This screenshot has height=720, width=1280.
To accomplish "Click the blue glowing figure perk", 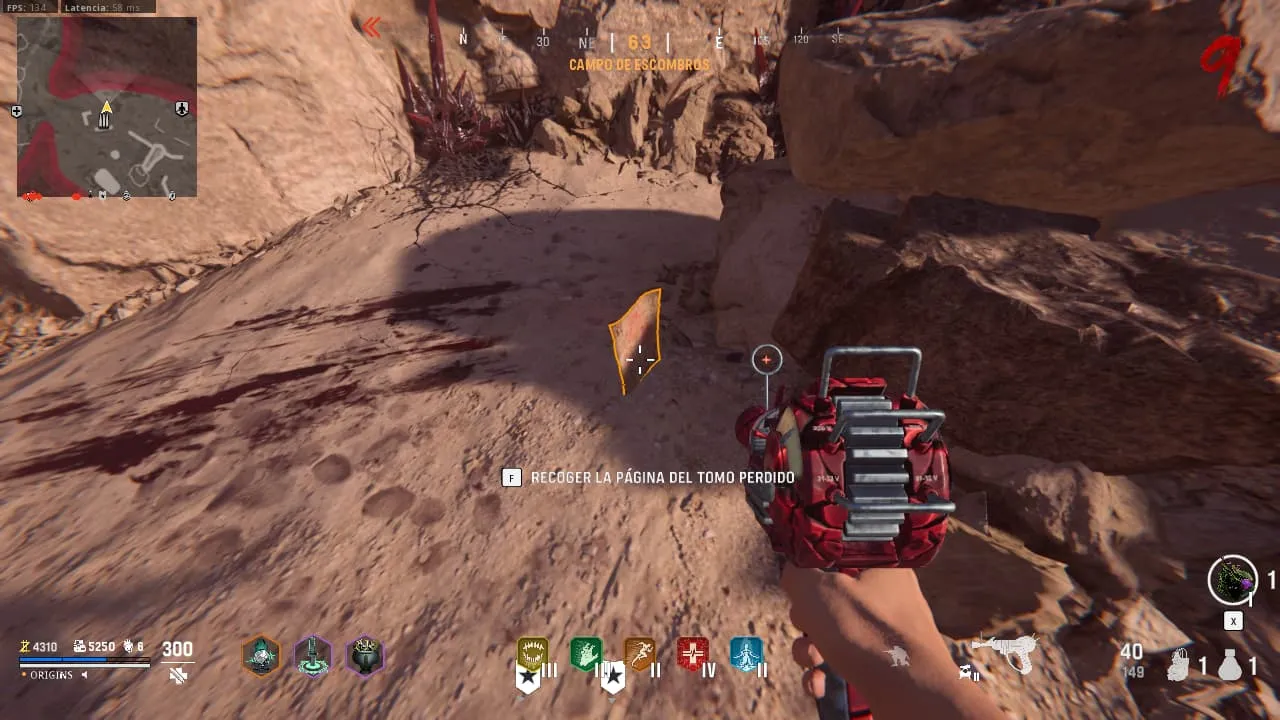I will coord(746,654).
